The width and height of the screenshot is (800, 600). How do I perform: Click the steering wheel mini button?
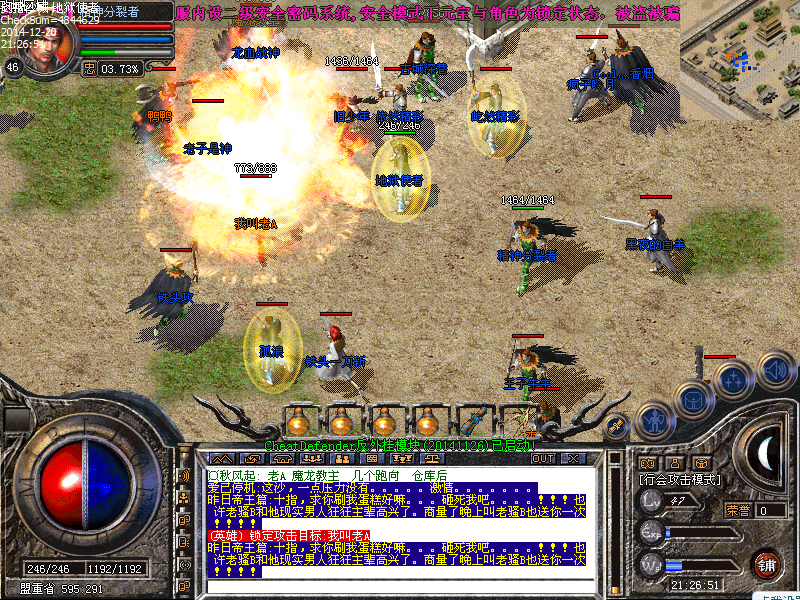point(704,463)
